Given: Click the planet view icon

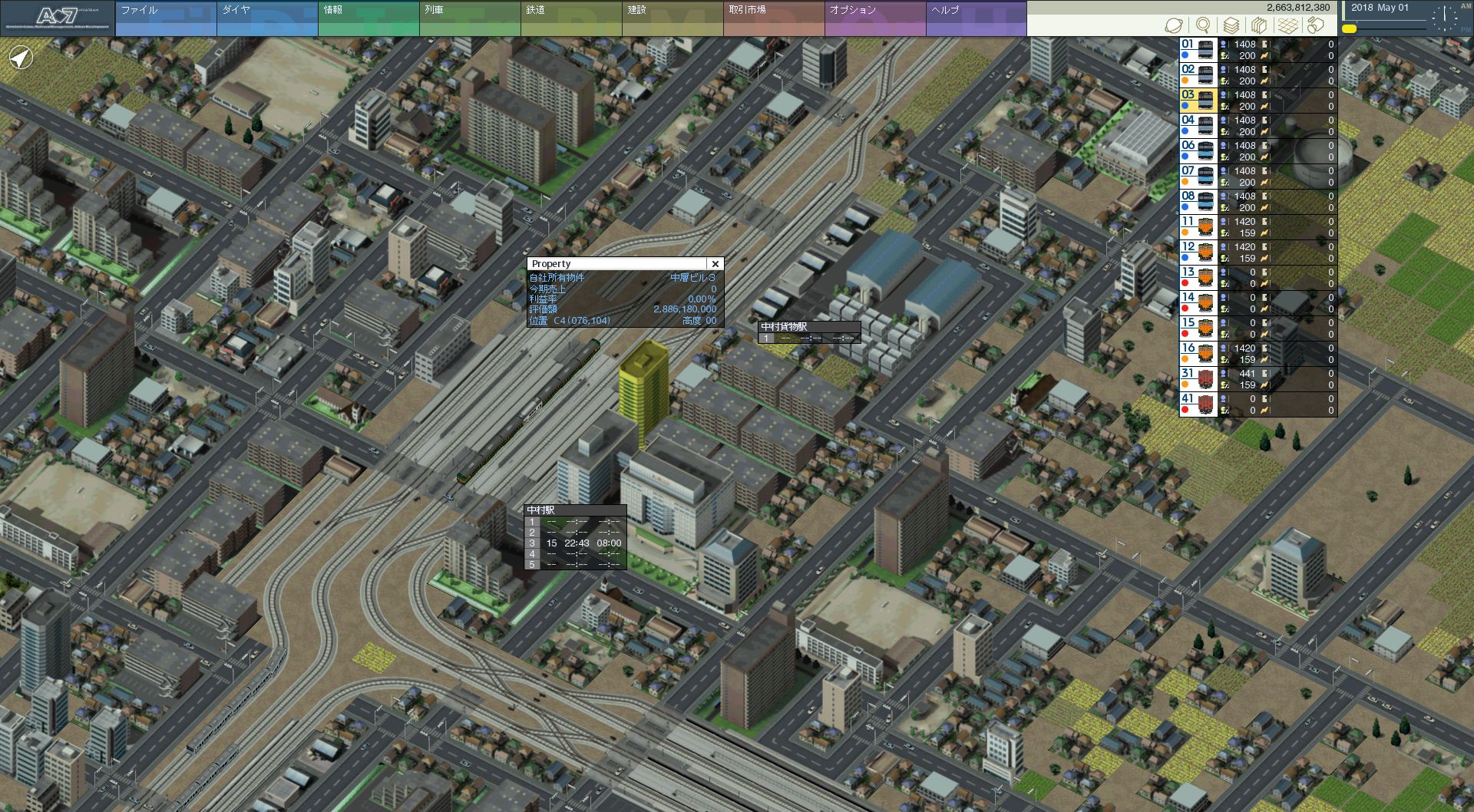Looking at the screenshot, I should tap(1174, 25).
